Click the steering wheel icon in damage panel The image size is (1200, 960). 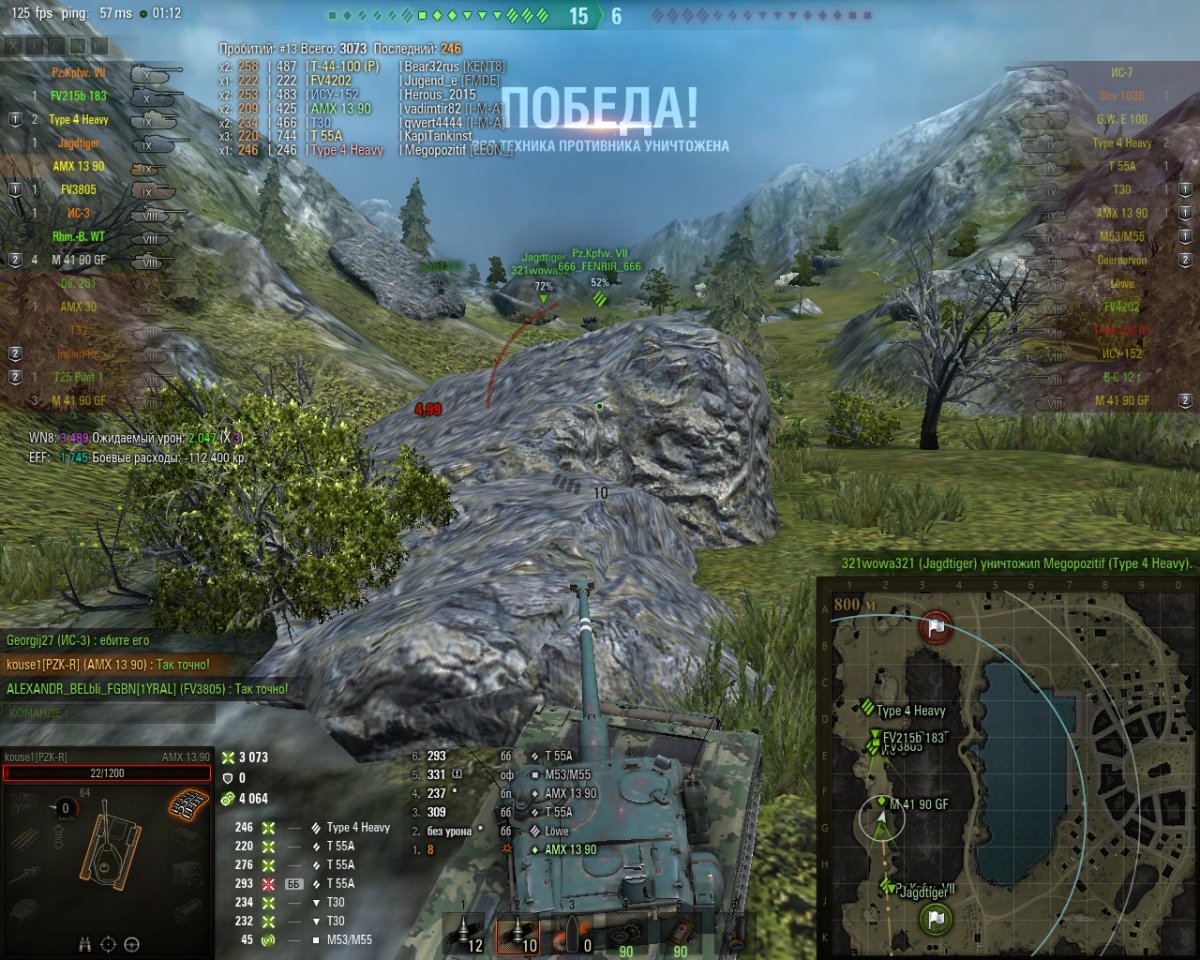131,942
